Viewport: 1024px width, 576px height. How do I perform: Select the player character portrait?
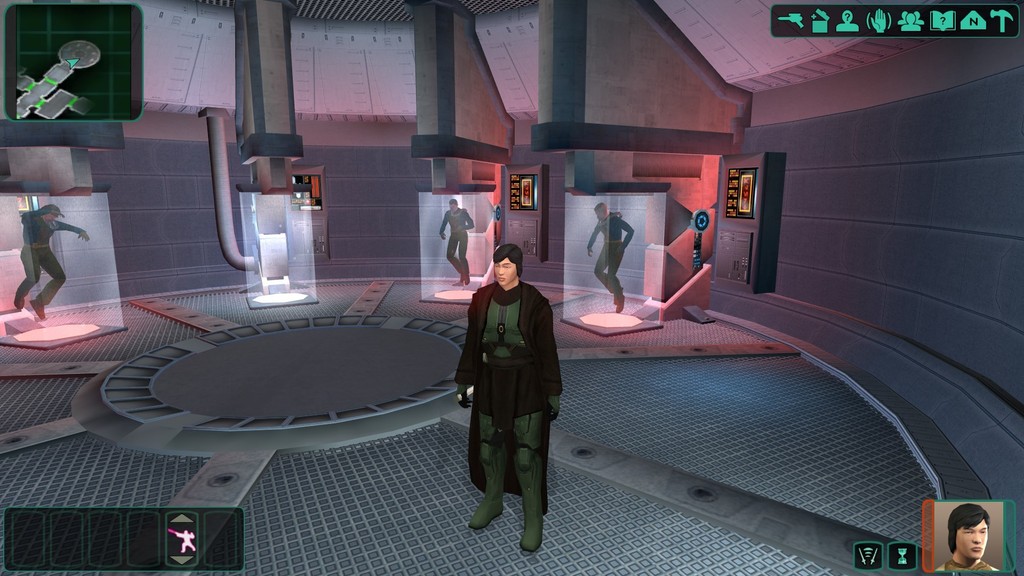point(969,536)
